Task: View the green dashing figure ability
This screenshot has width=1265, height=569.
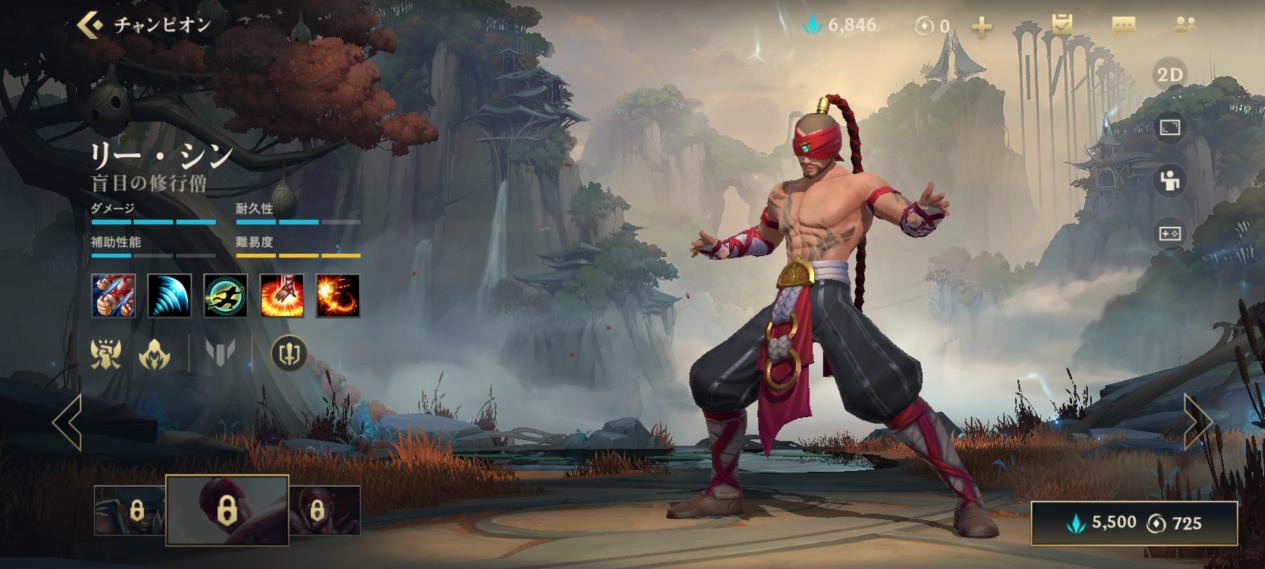Action: 225,296
